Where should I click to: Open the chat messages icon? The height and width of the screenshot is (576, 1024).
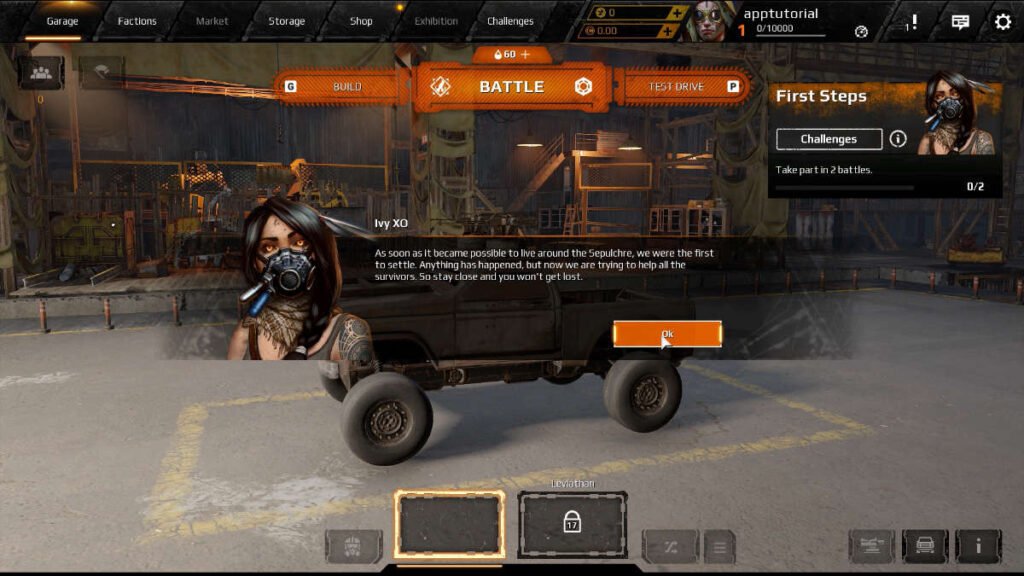(960, 21)
